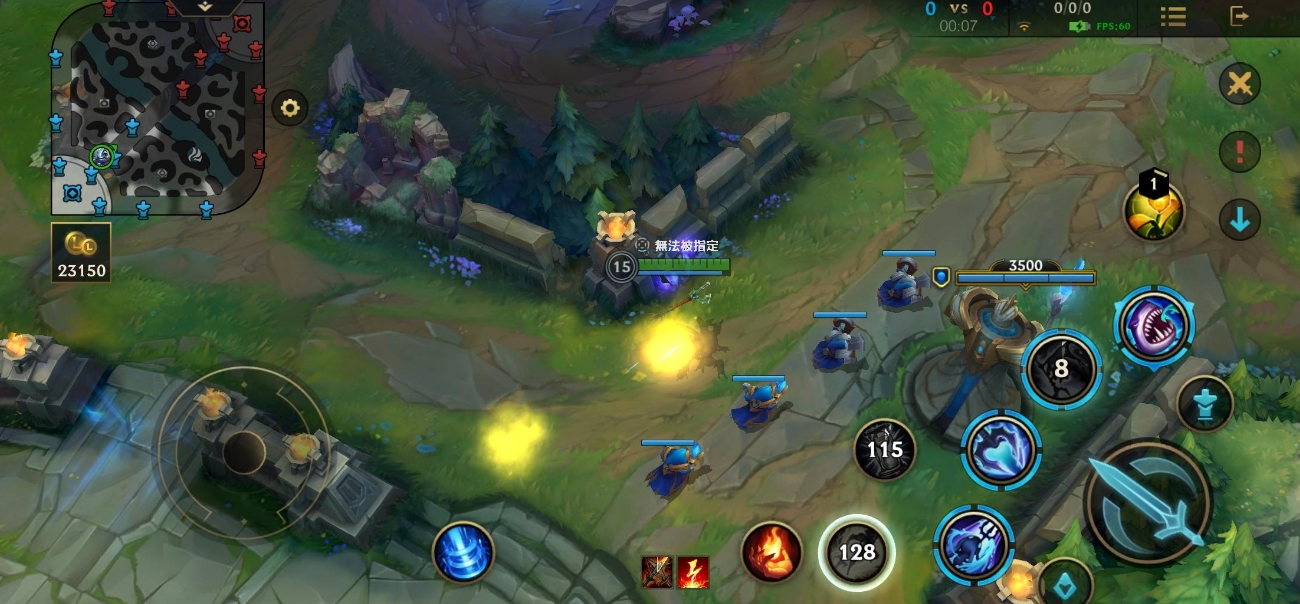
Task: Send the red exclamation danger ping
Action: tap(1239, 151)
